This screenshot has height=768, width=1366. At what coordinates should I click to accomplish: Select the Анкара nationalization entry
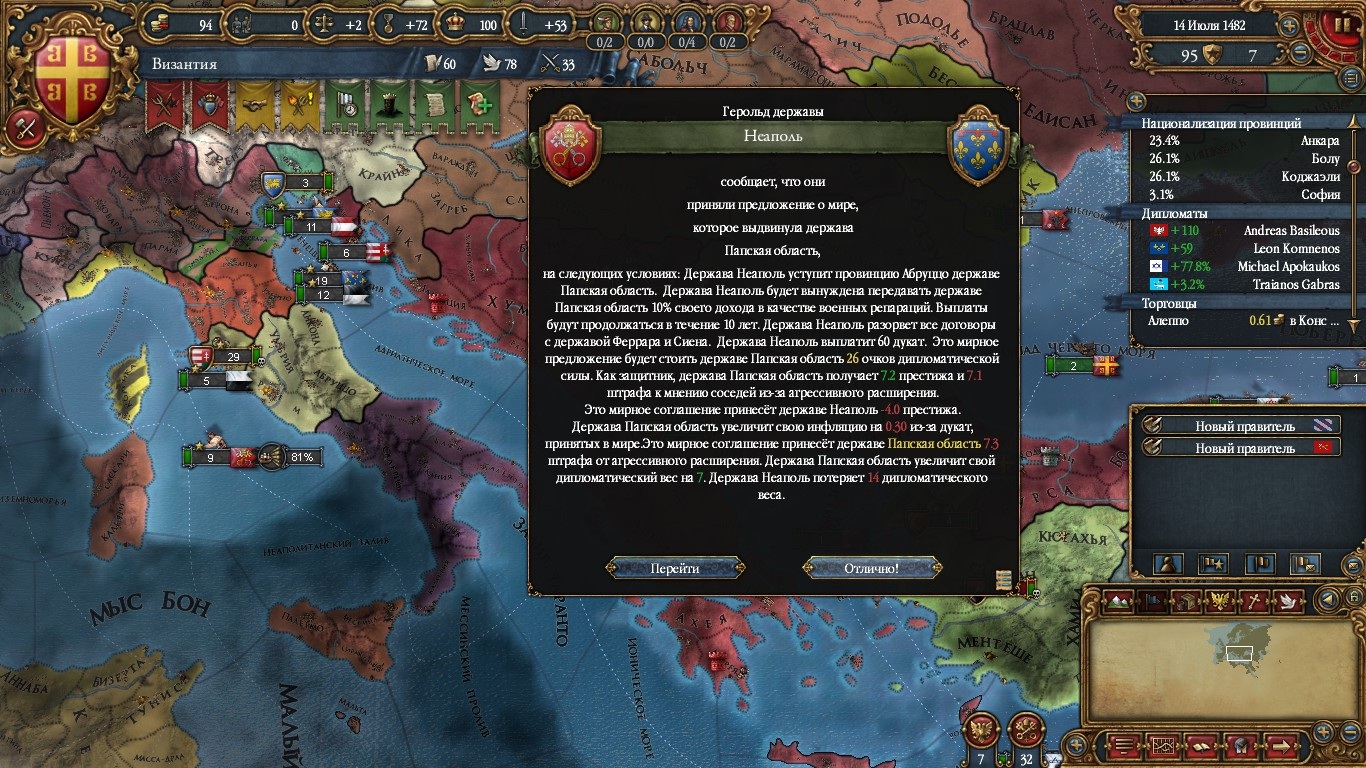pos(1244,141)
